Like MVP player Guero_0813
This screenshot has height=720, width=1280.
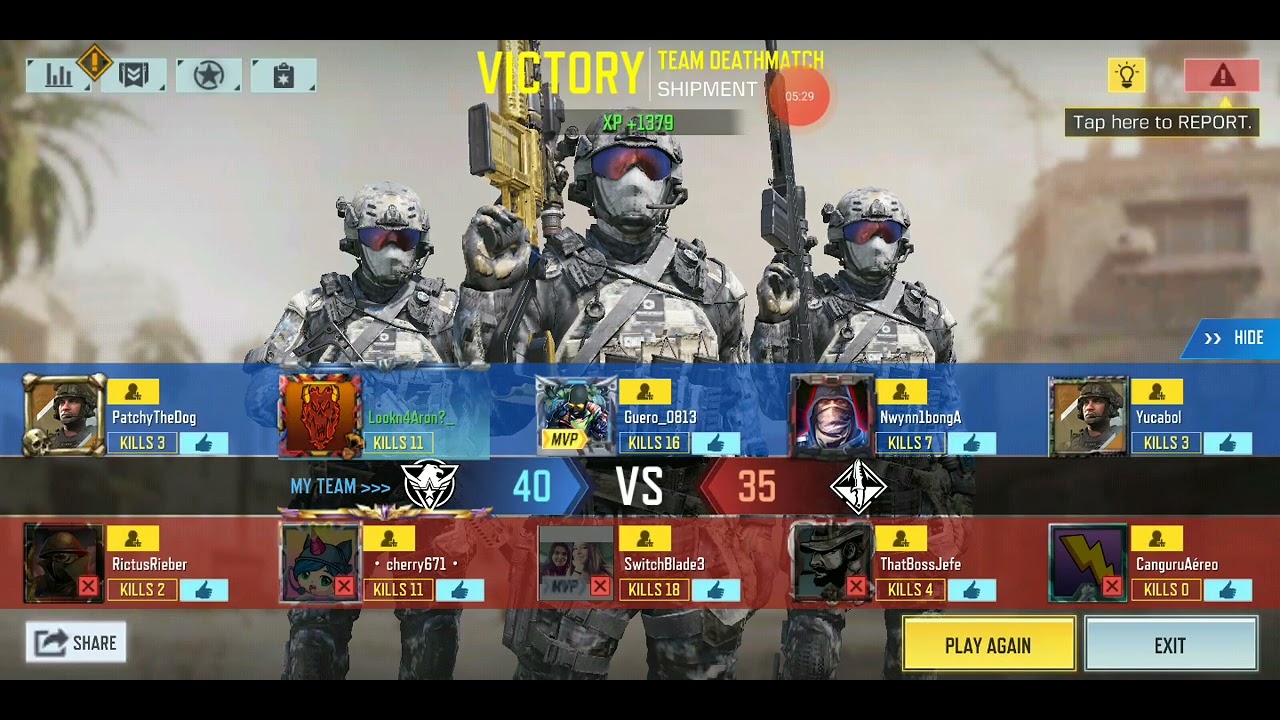click(x=716, y=443)
